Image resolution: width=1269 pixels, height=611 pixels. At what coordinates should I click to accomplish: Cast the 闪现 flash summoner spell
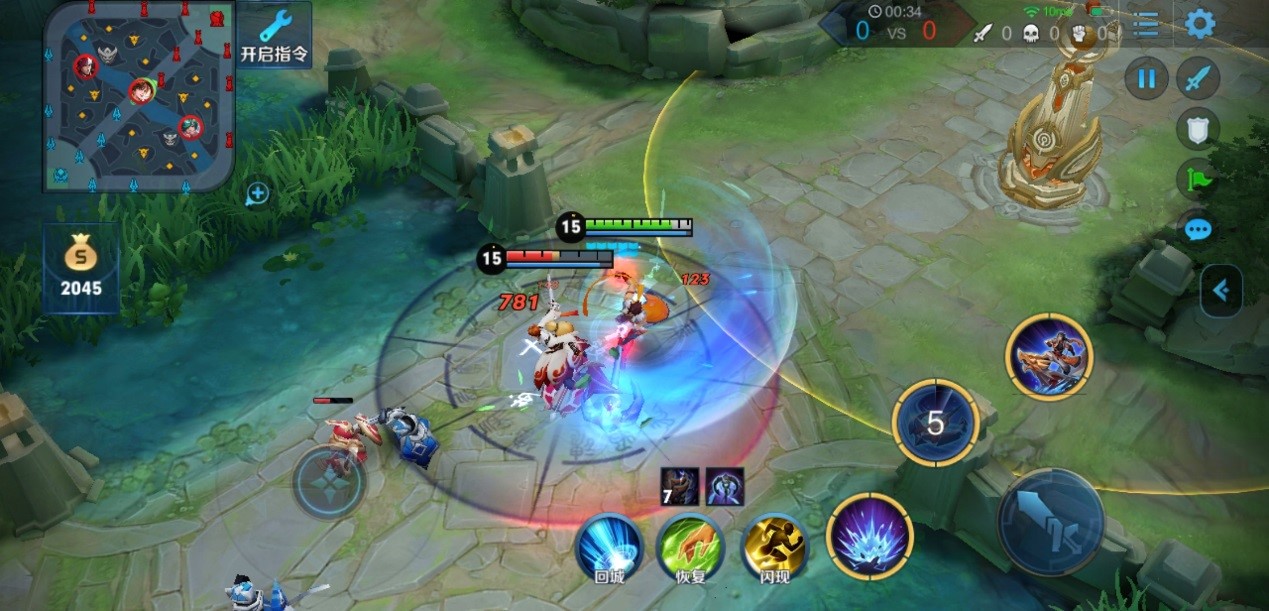point(774,546)
